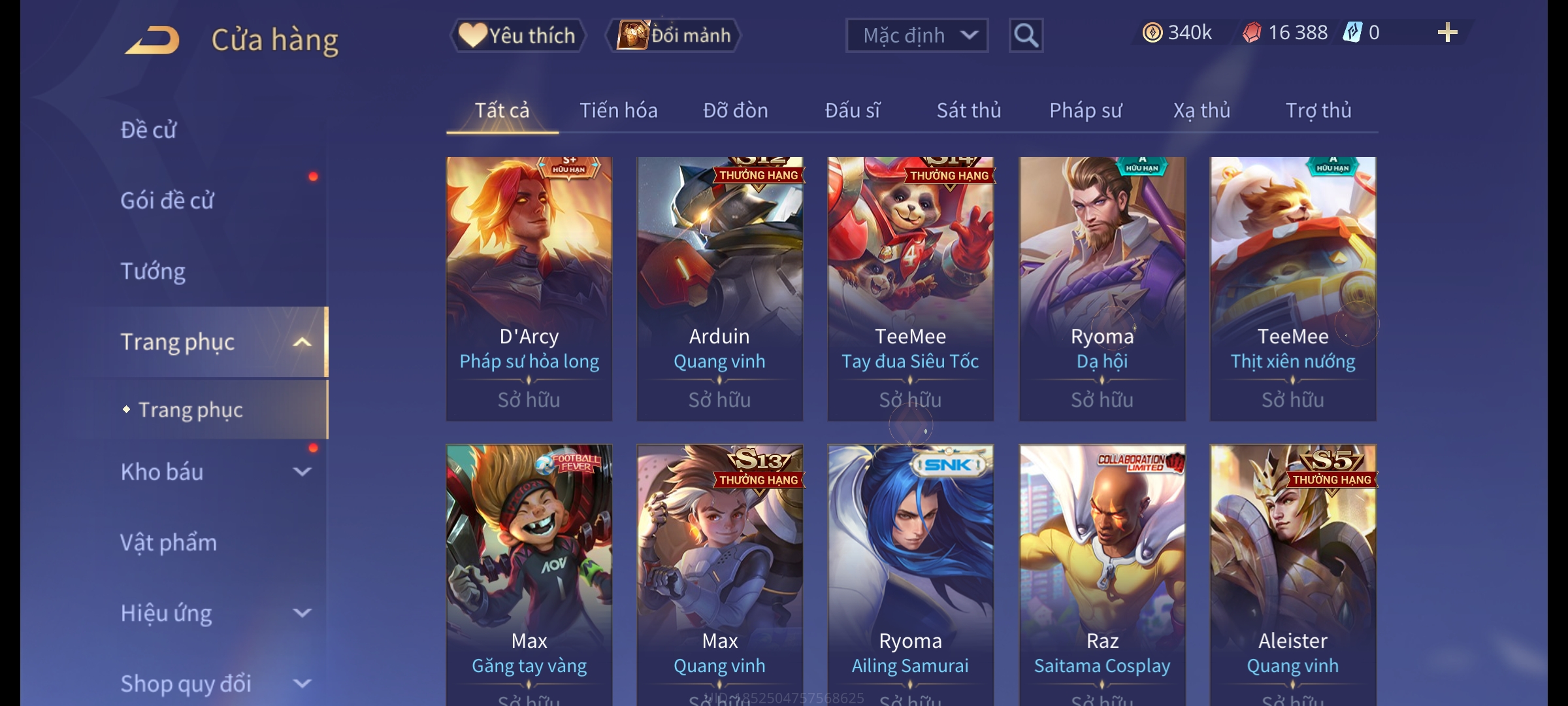This screenshot has height=706, width=1568.
Task: Go back using the arrow button
Action: point(153,41)
